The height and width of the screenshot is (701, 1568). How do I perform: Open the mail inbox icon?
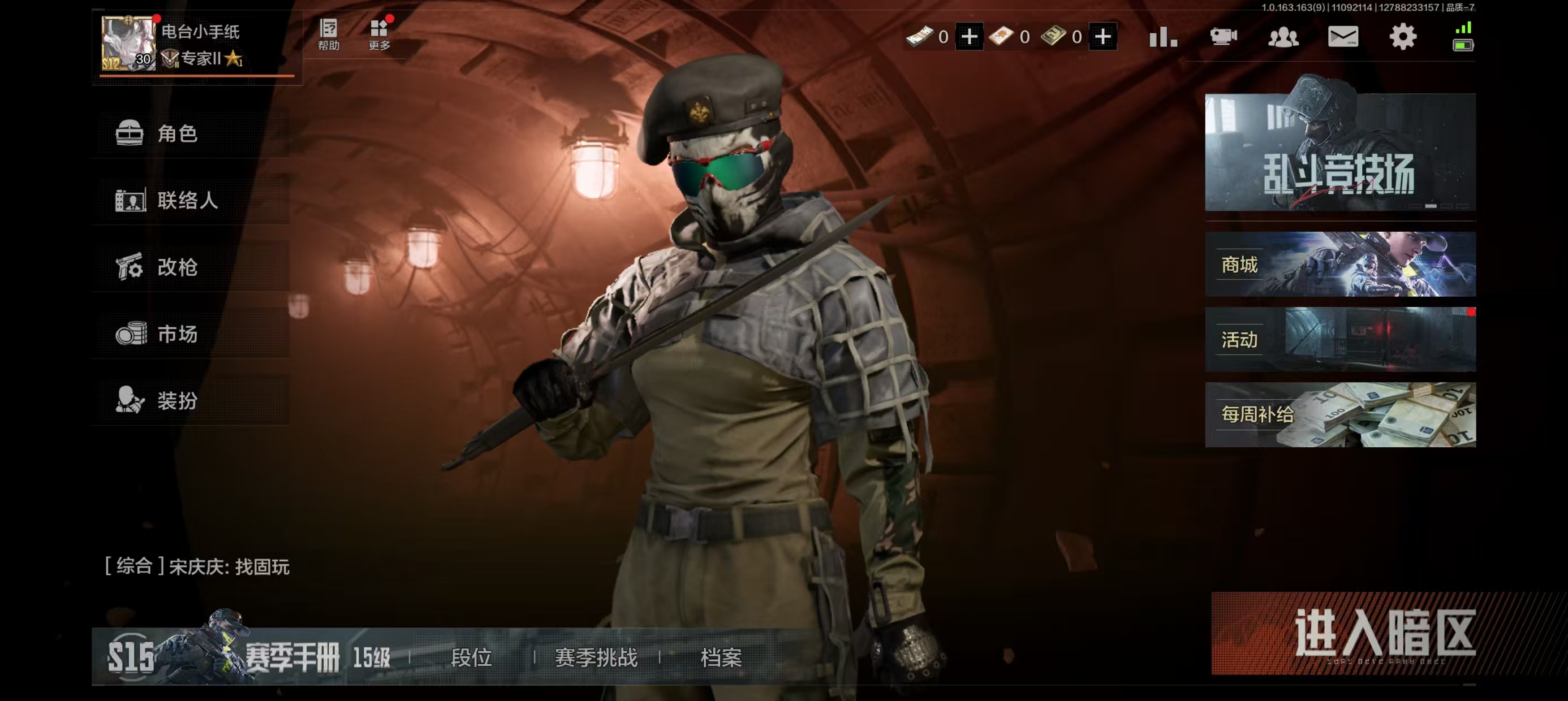pyautogui.click(x=1343, y=36)
